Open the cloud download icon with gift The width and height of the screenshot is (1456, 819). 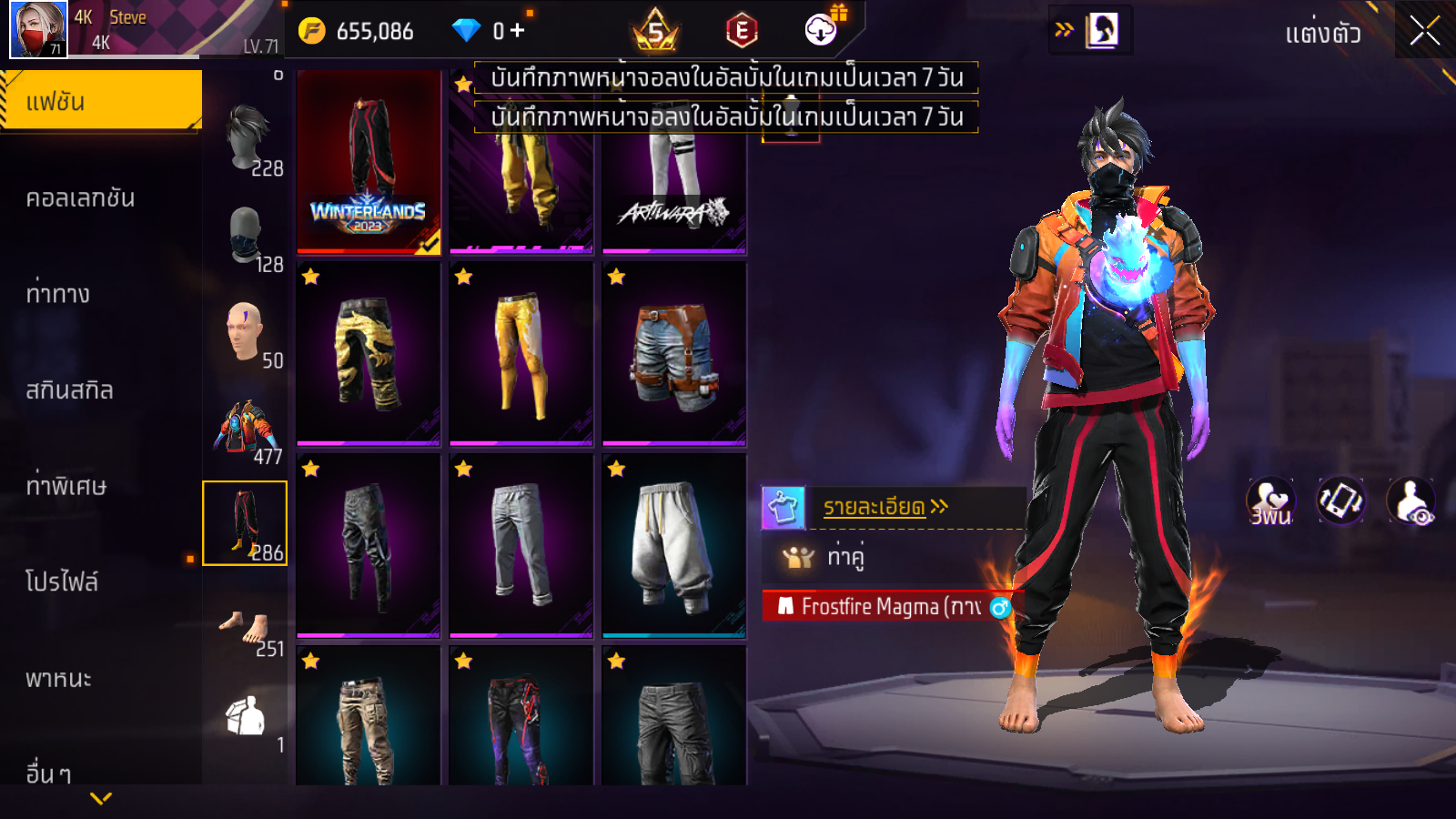[x=821, y=30]
